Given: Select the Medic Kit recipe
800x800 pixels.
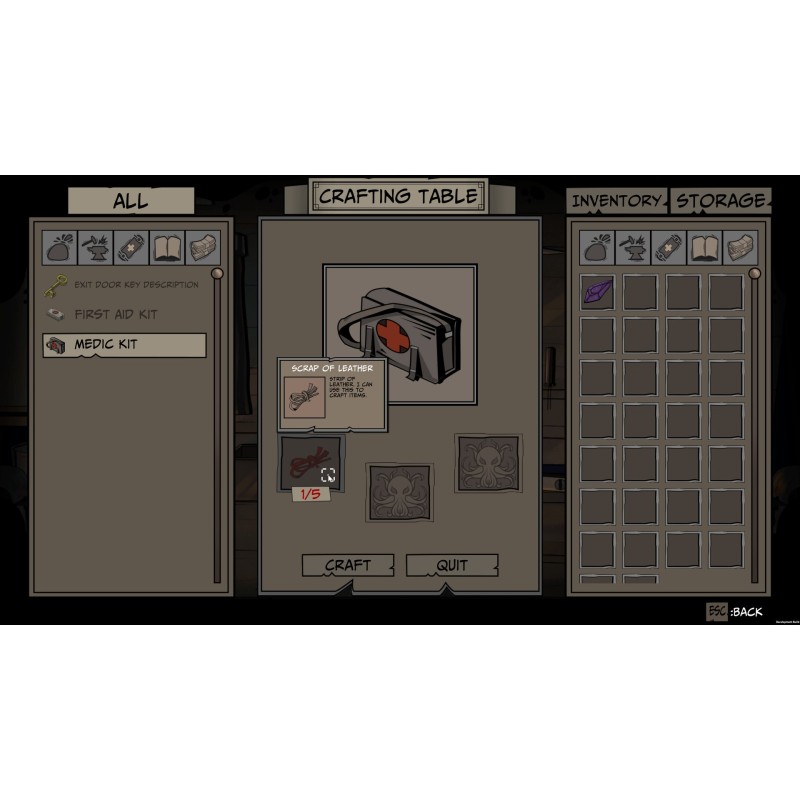Looking at the screenshot, I should click(x=124, y=345).
